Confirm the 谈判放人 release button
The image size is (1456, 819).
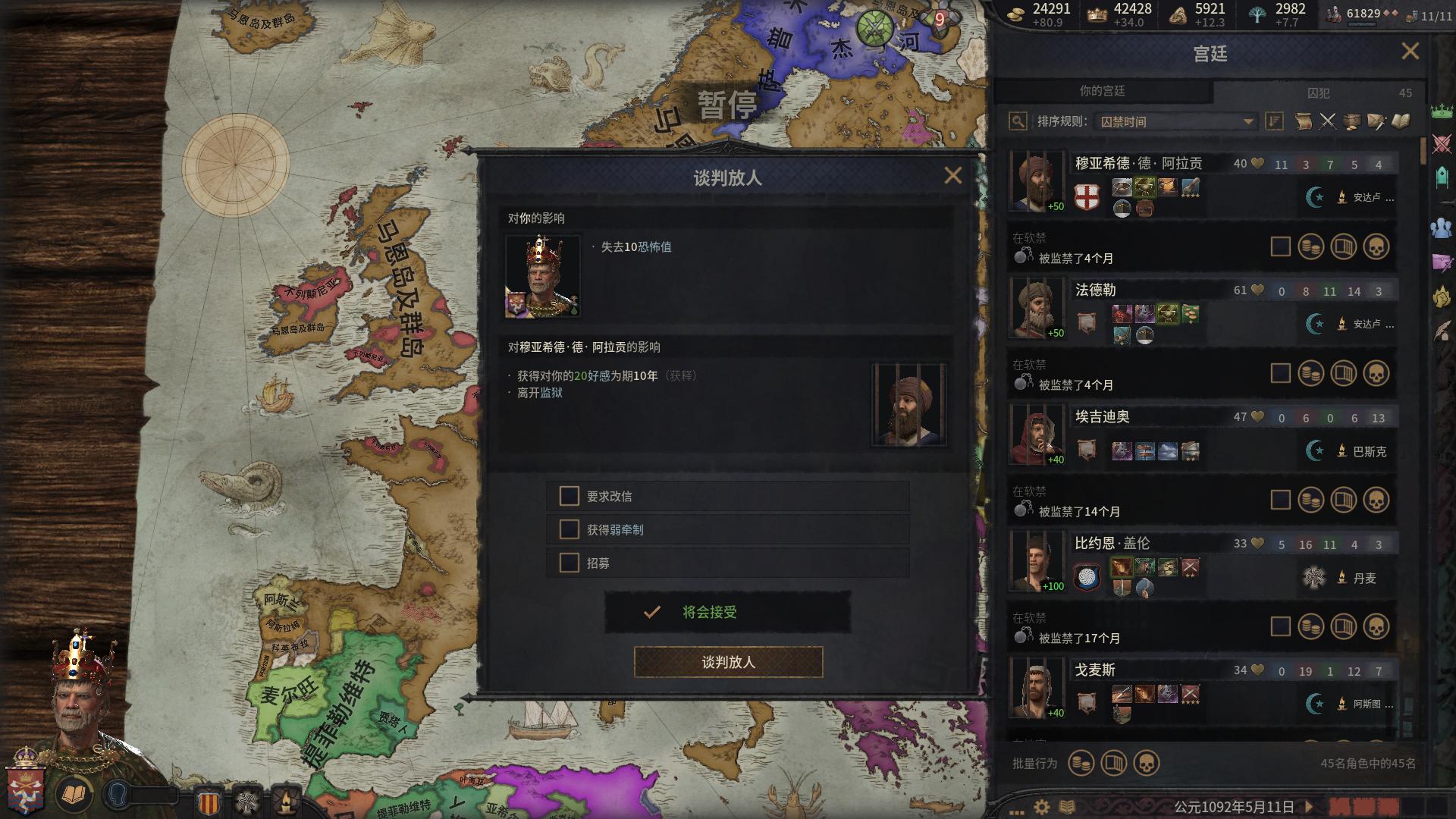[x=728, y=662]
